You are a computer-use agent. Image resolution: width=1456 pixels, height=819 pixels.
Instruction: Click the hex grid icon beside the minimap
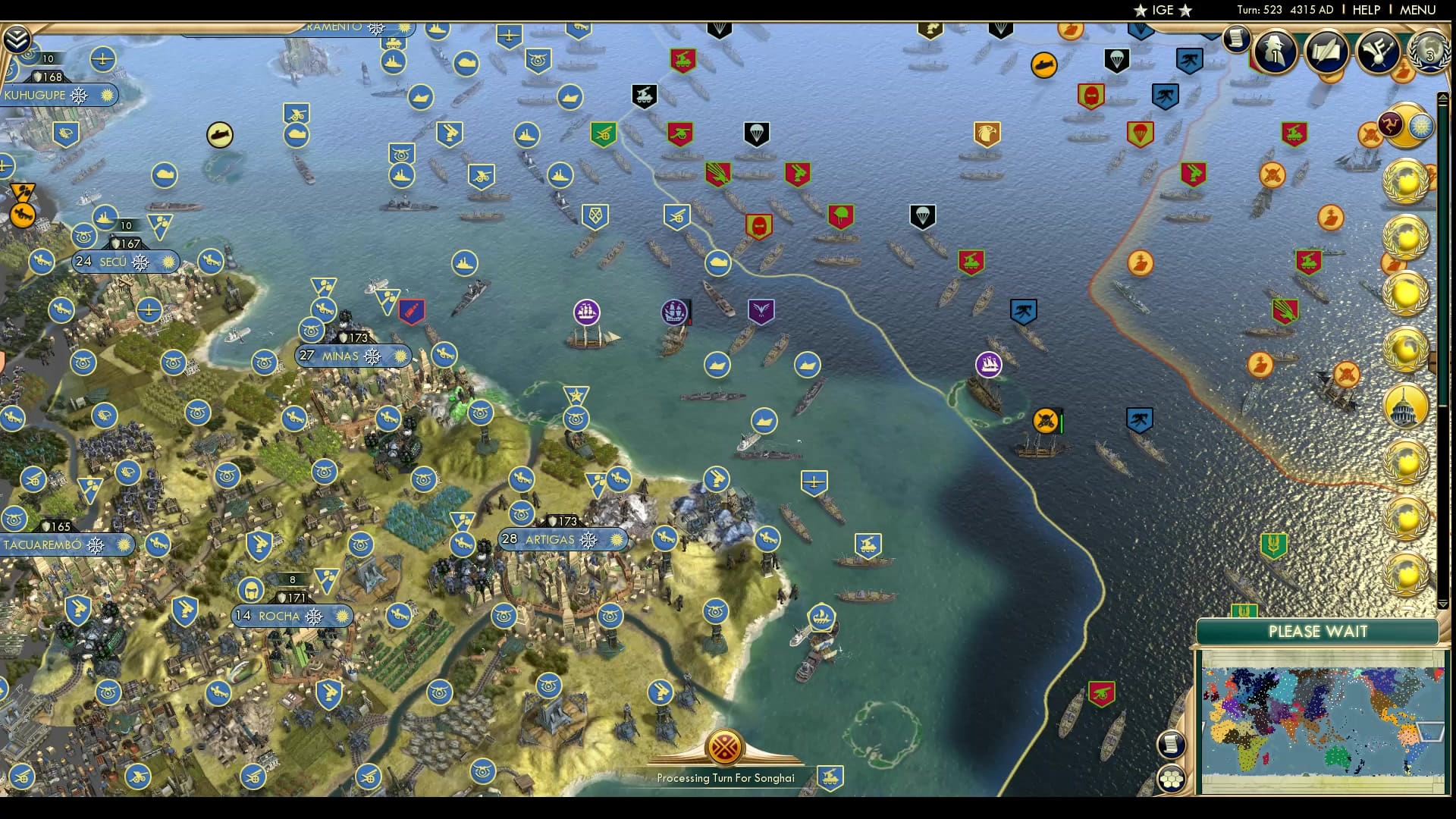[1172, 777]
